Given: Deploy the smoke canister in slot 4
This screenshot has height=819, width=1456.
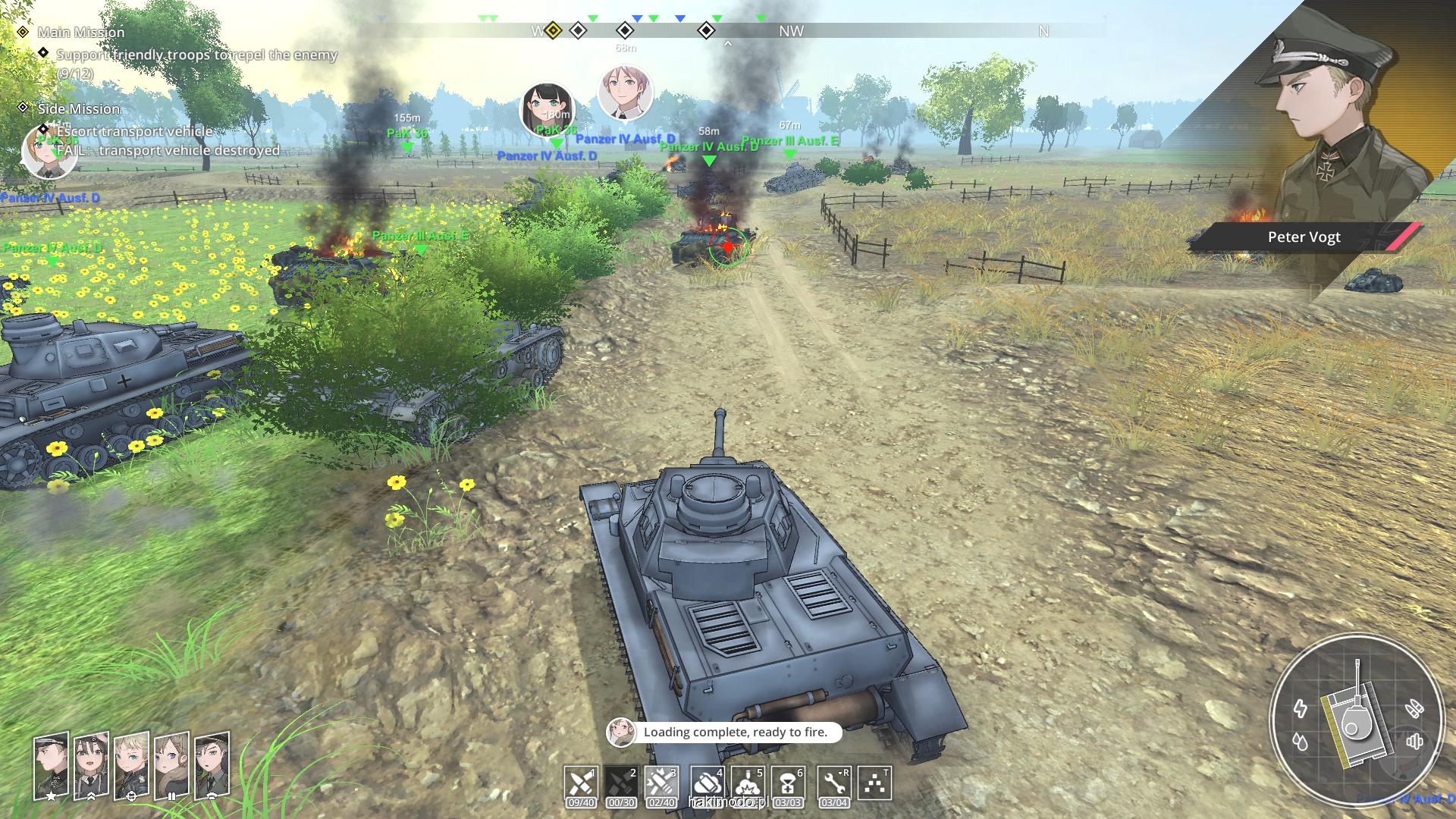Looking at the screenshot, I should click(707, 783).
